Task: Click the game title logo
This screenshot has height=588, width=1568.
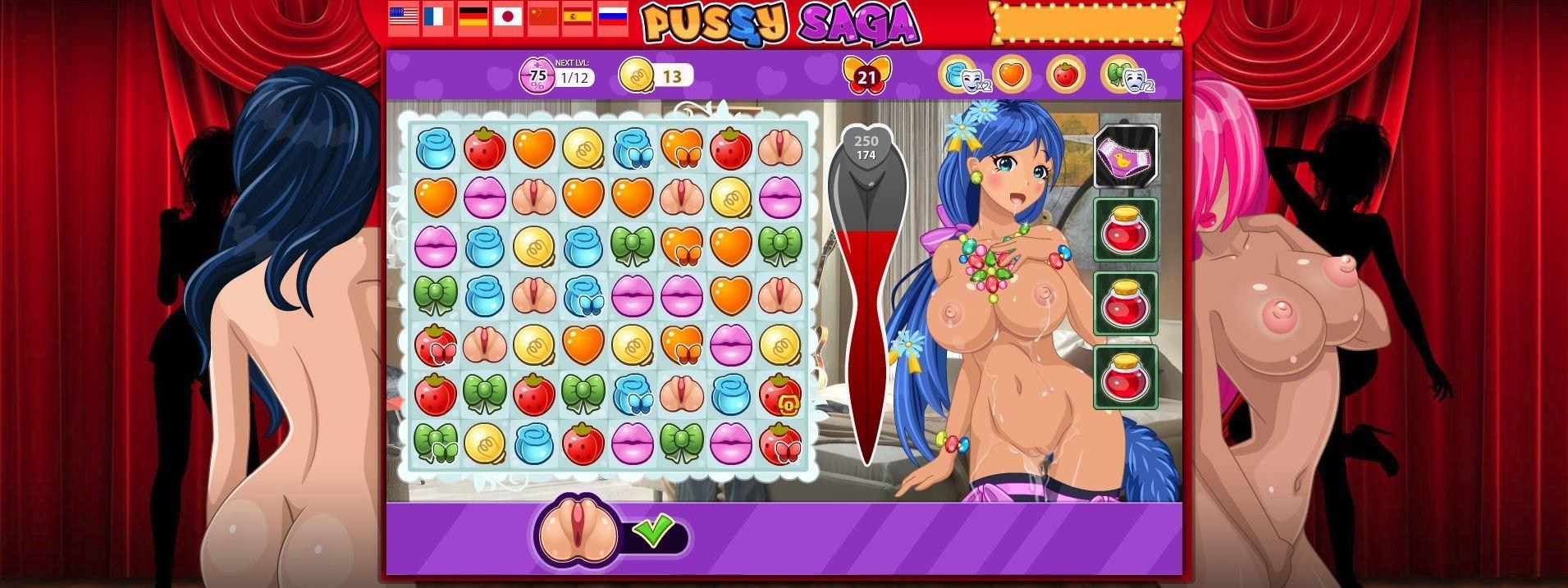Action: coord(779,22)
